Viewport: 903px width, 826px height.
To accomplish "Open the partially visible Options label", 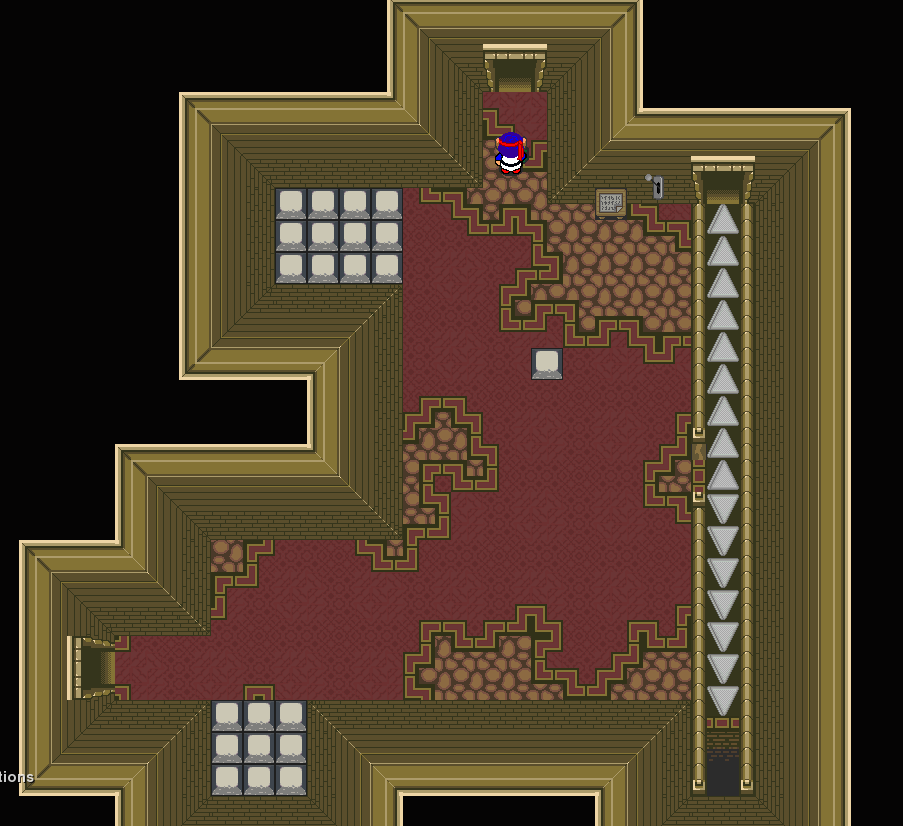I will pos(16,777).
